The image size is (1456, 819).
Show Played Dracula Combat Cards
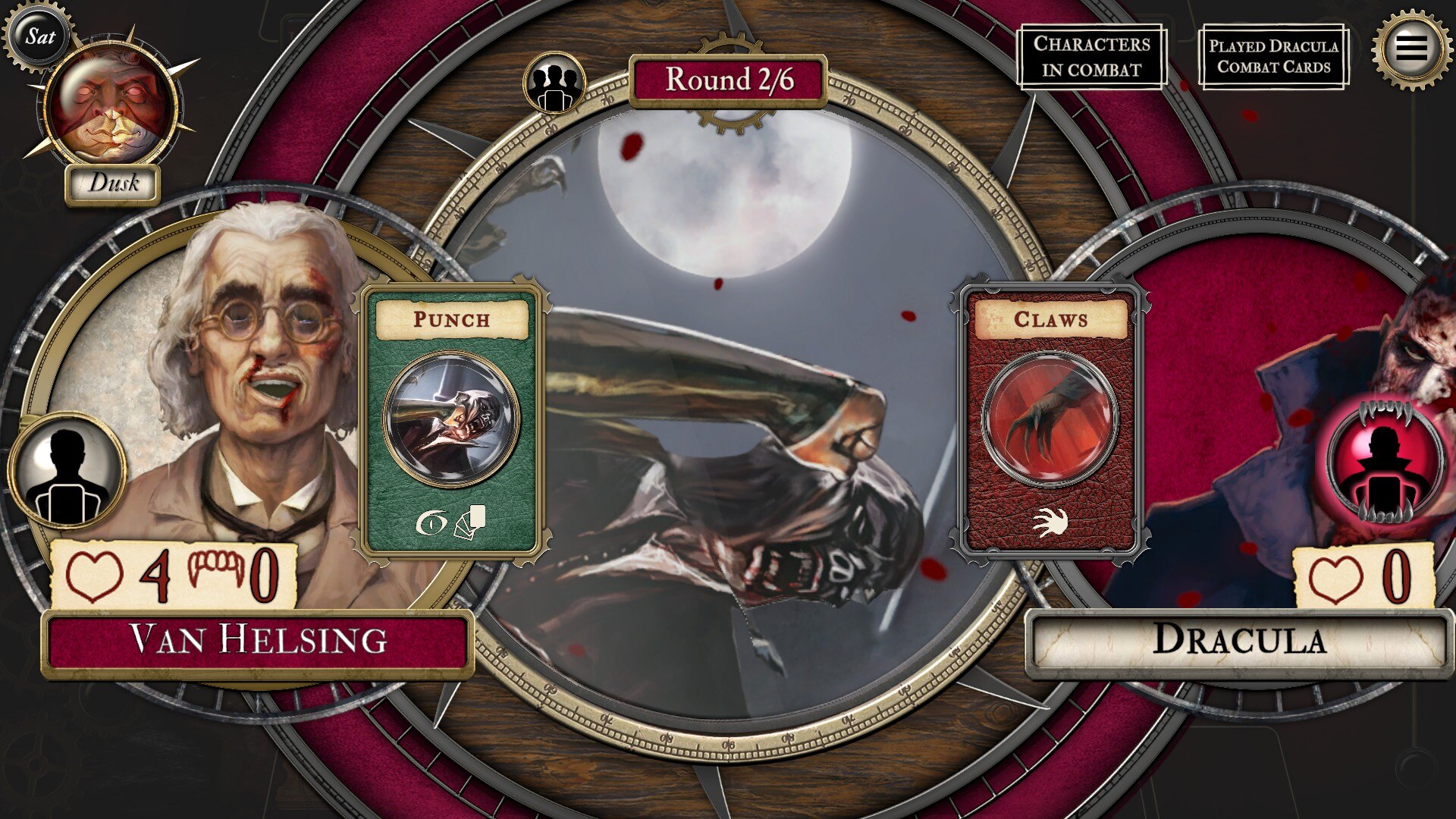pyautogui.click(x=1273, y=57)
